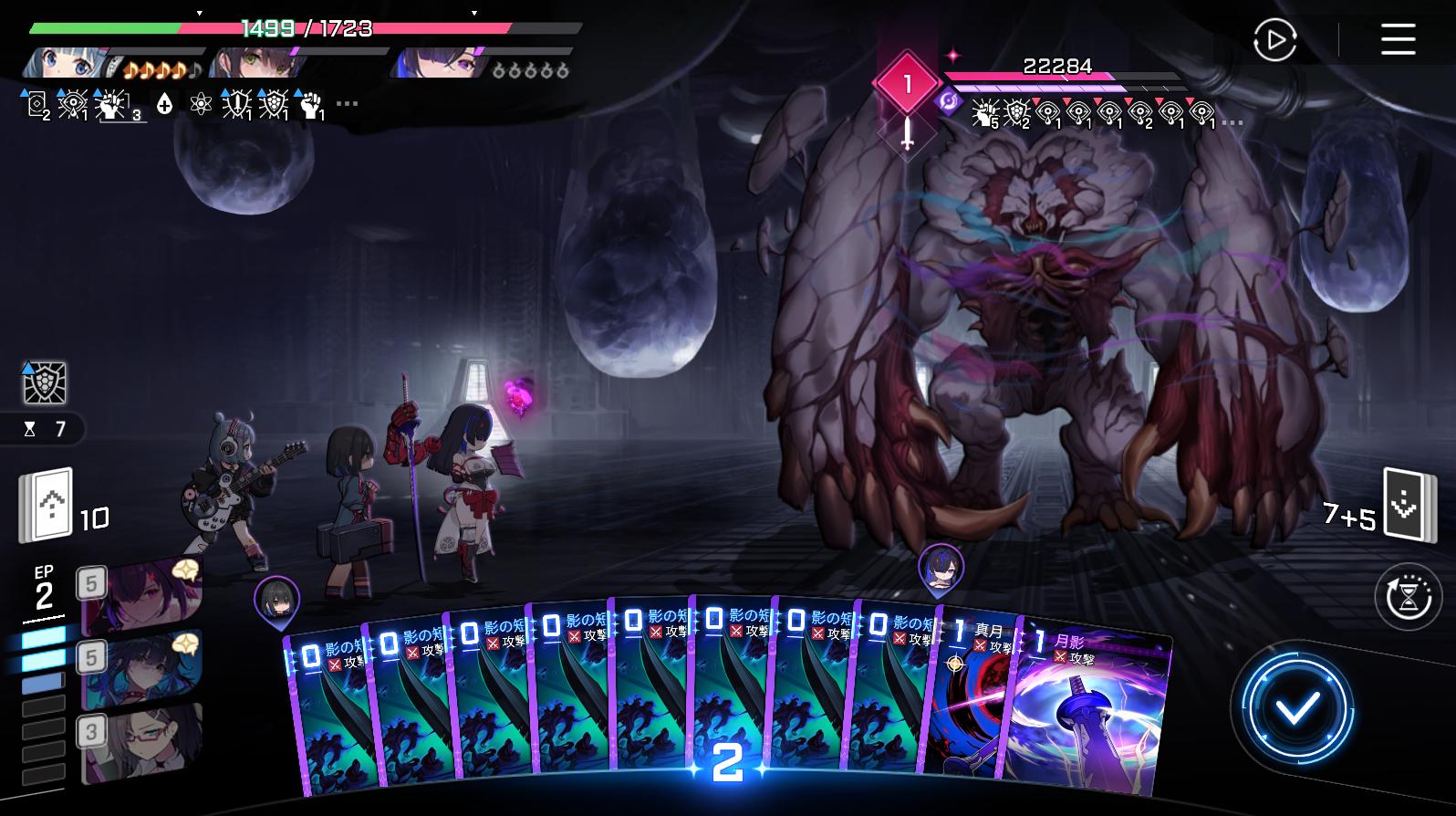Inspect the enemy's sword attack intent
Screen dimensions: 1456x816
coord(907,134)
